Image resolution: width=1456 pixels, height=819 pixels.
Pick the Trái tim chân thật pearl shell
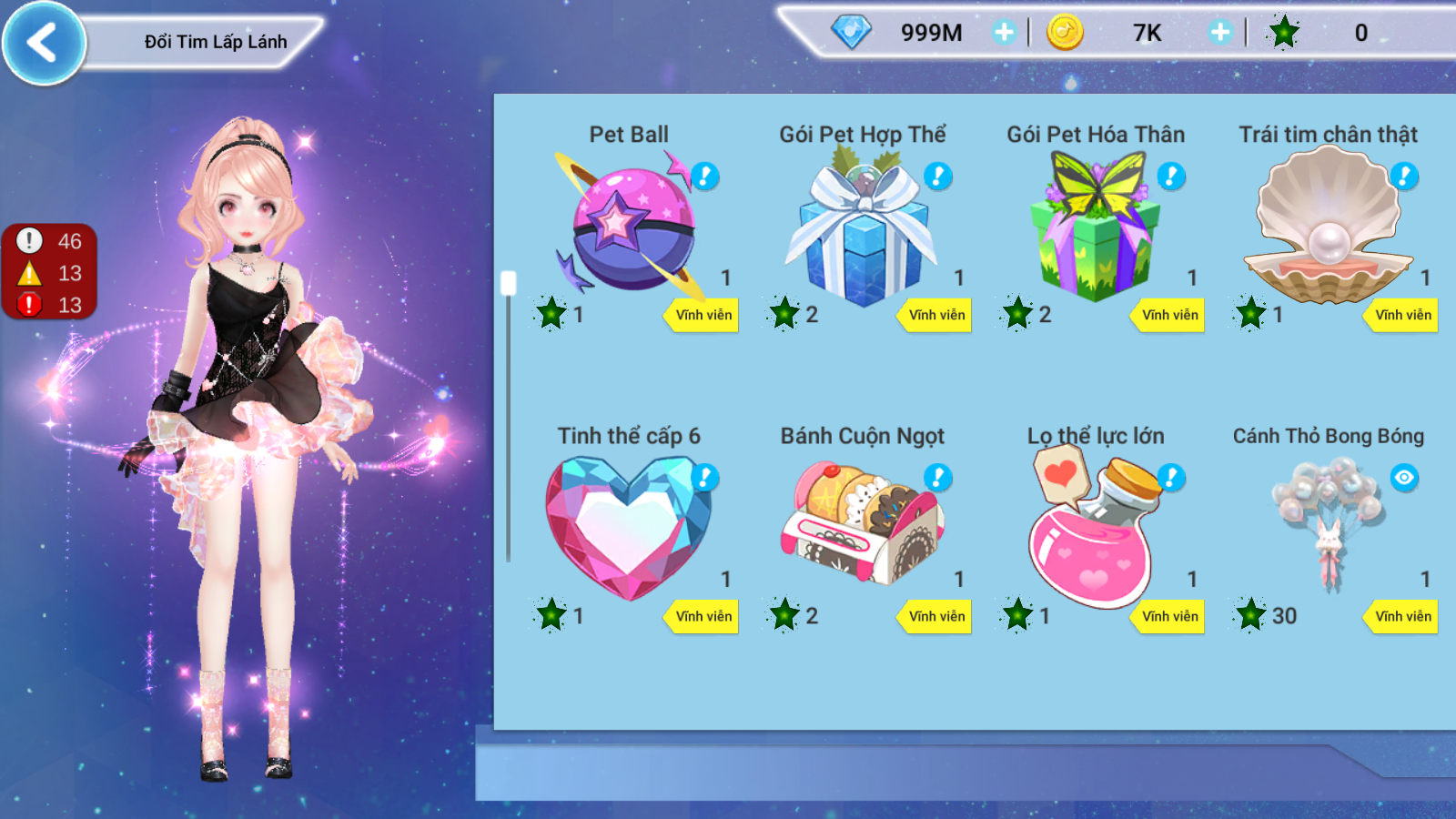click(1328, 227)
